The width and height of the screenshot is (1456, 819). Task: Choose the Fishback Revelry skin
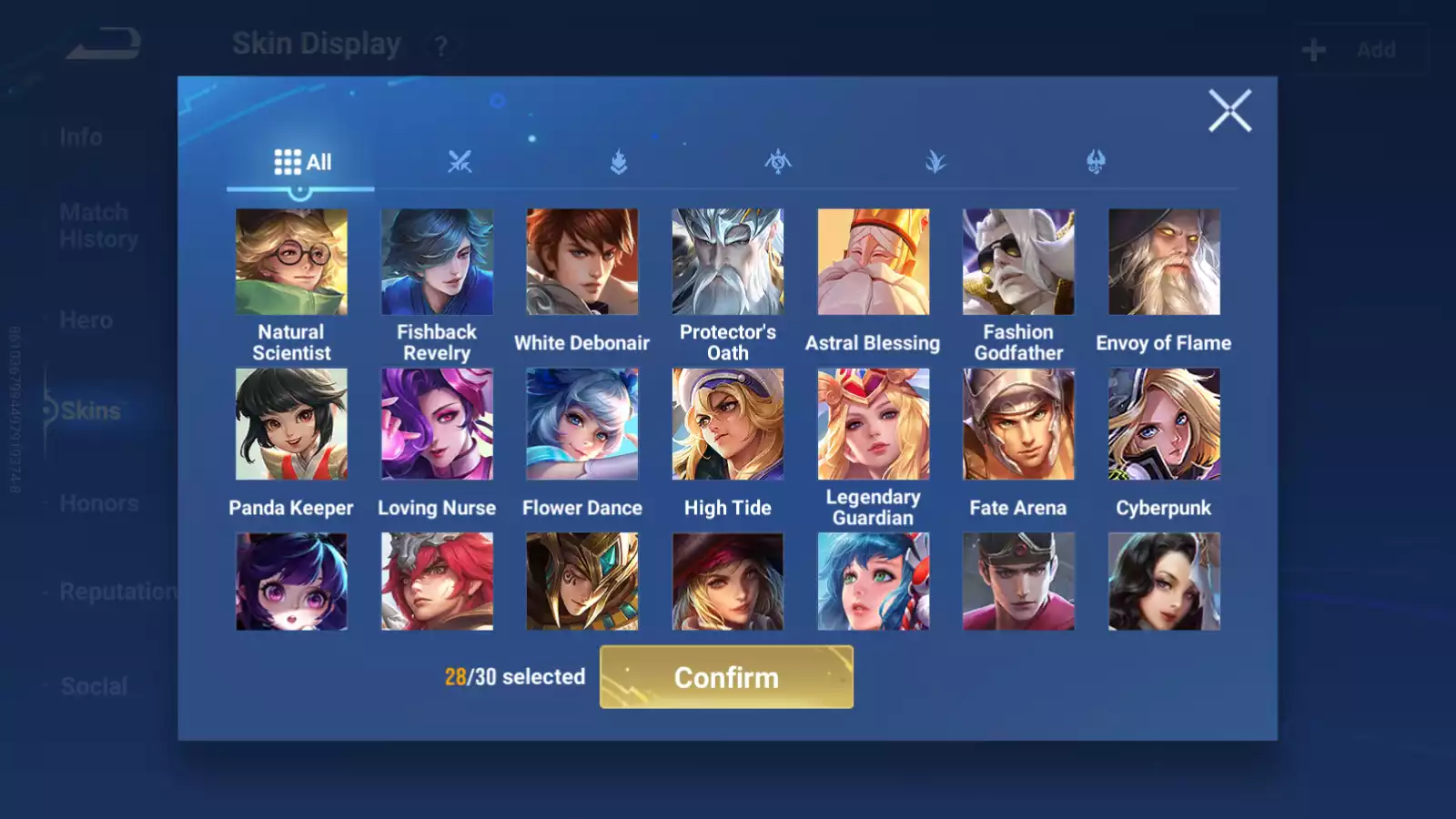tap(437, 262)
